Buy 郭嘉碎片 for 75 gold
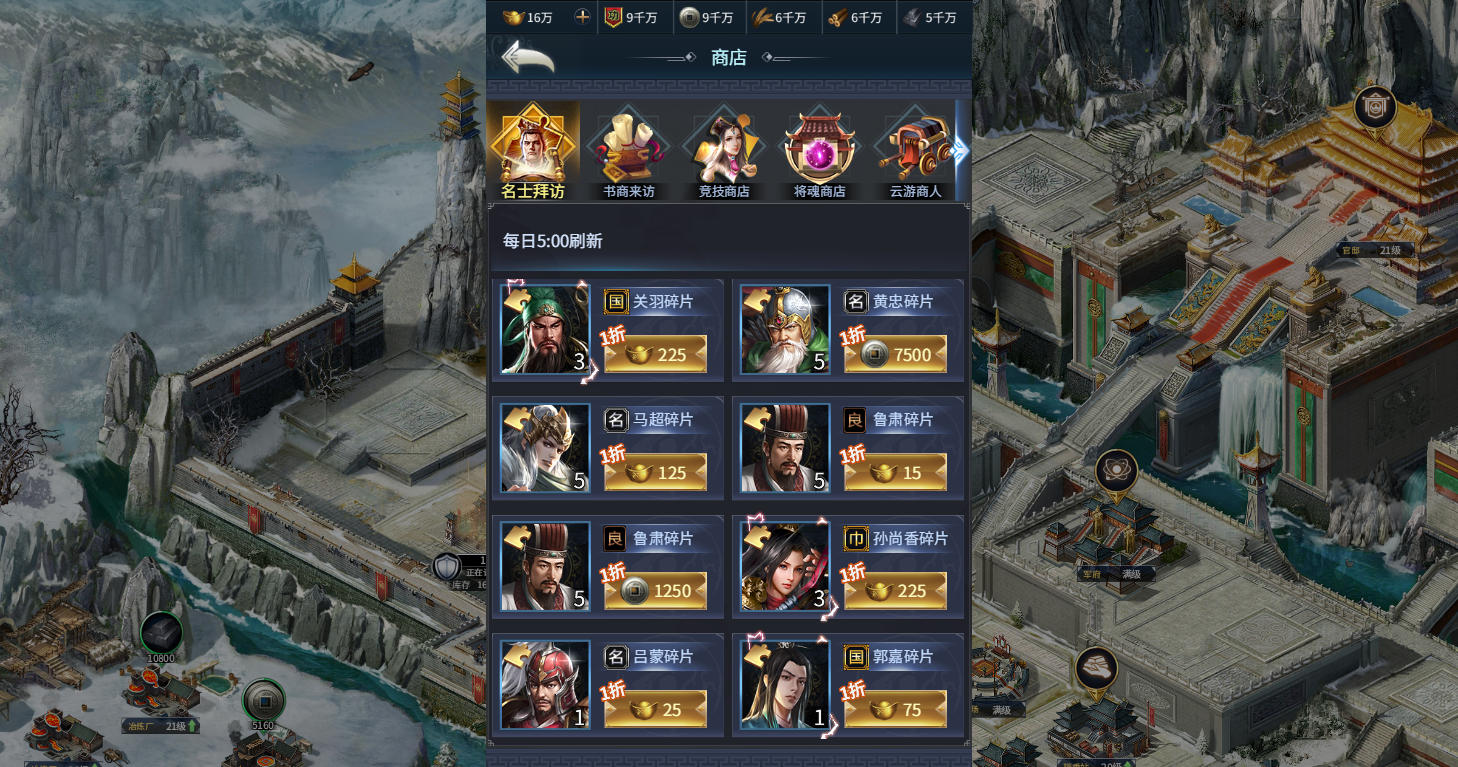This screenshot has width=1458, height=767. (896, 709)
